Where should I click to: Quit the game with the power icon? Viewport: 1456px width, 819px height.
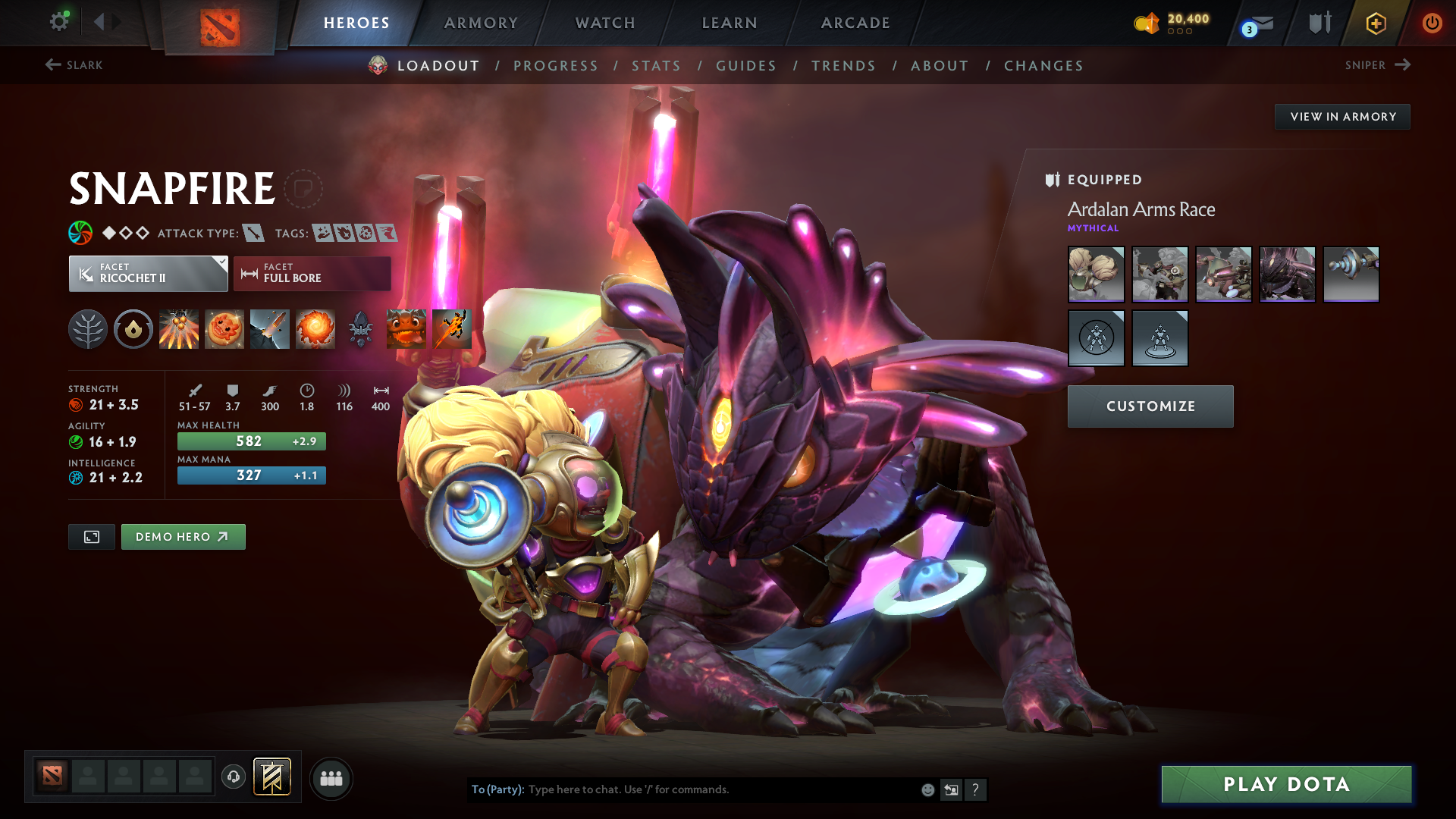tap(1432, 23)
